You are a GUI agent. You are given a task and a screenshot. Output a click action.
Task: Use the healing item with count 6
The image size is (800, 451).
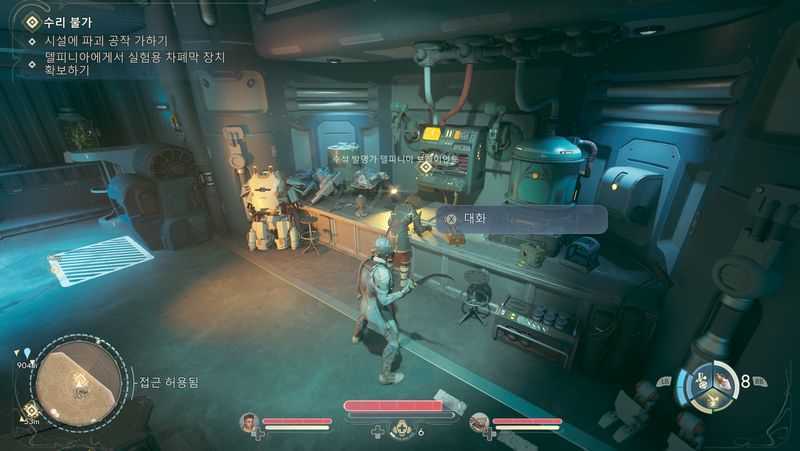404,431
